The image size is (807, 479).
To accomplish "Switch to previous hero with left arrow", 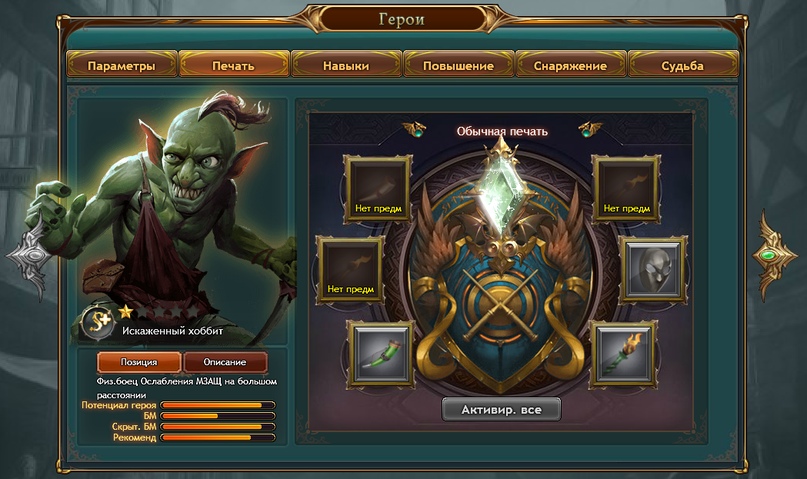I will [29, 257].
